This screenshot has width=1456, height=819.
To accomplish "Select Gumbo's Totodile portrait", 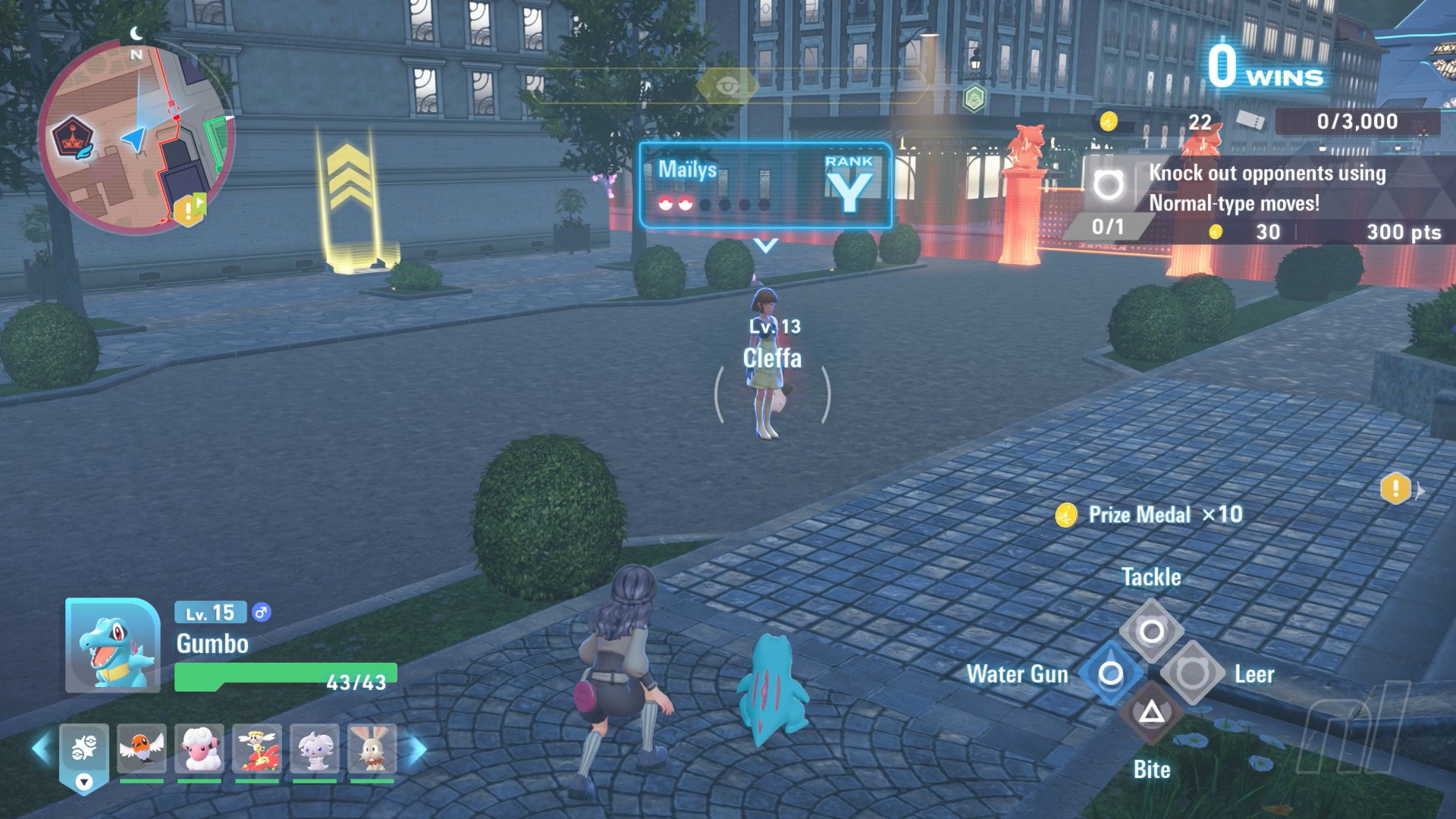I will pyautogui.click(x=112, y=645).
